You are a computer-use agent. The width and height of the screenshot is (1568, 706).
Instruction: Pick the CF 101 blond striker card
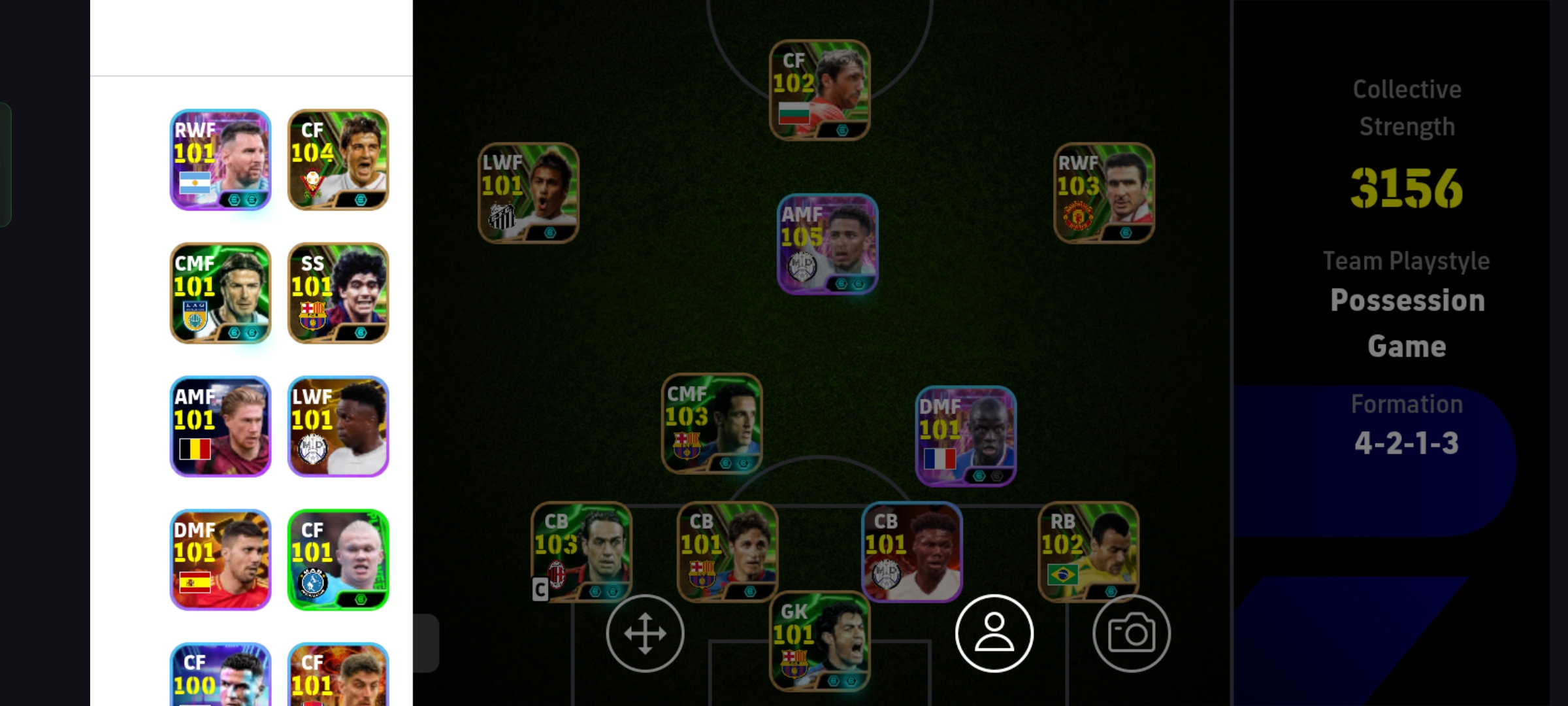tap(338, 560)
